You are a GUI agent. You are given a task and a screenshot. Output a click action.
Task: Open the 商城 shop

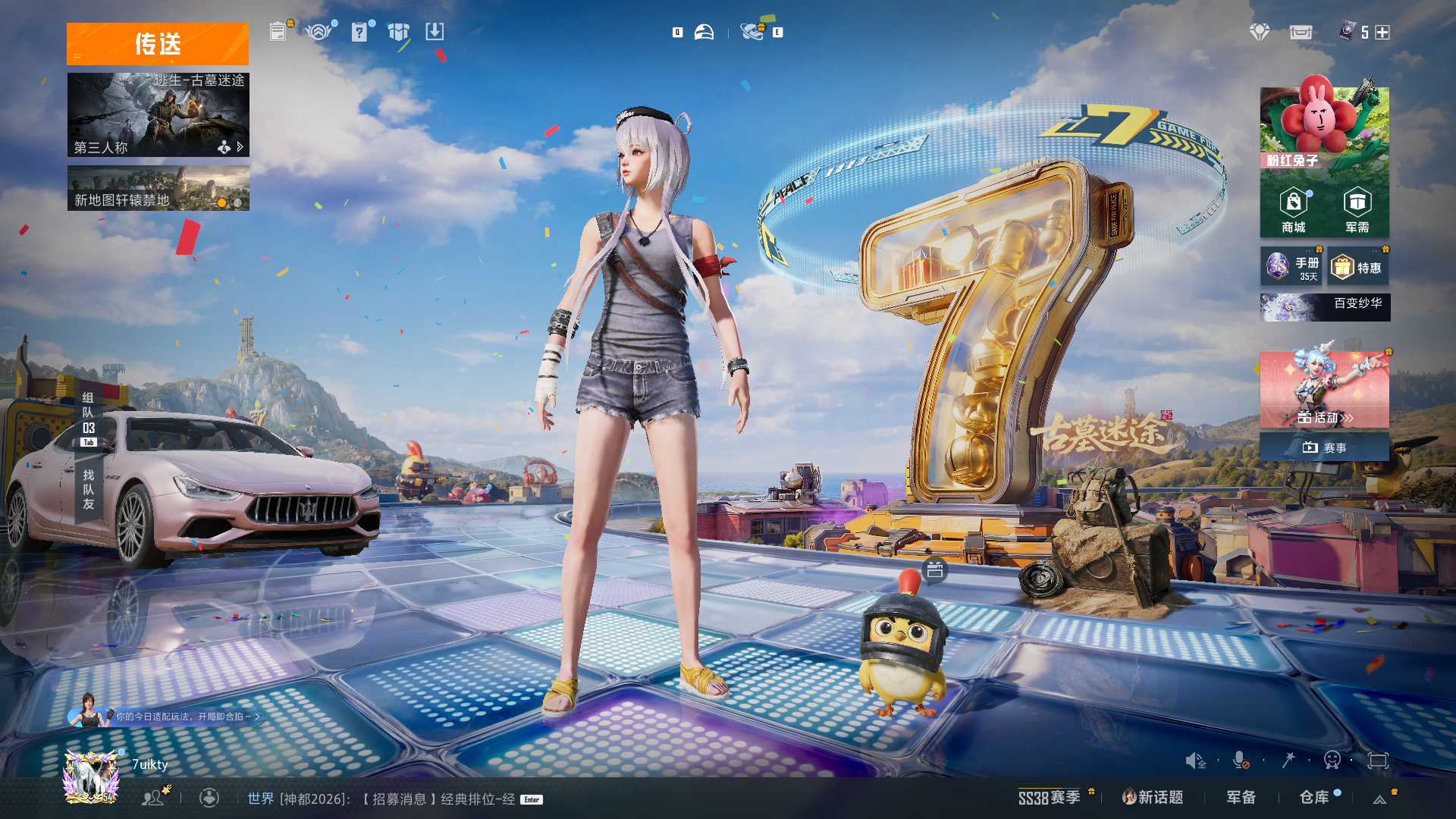click(x=1293, y=211)
